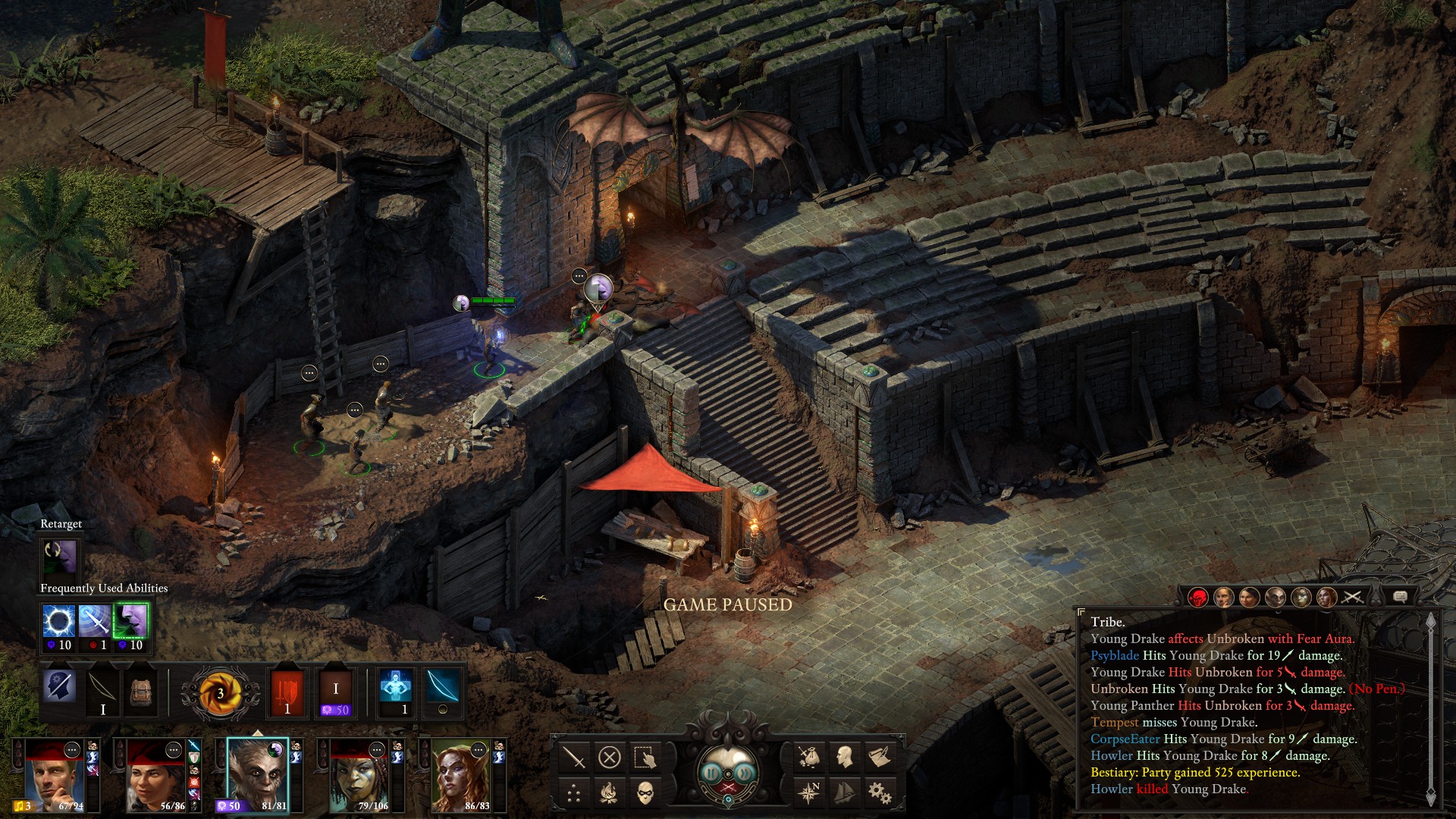Click the Retarget ability icon
This screenshot has height=819, width=1456.
[x=61, y=557]
